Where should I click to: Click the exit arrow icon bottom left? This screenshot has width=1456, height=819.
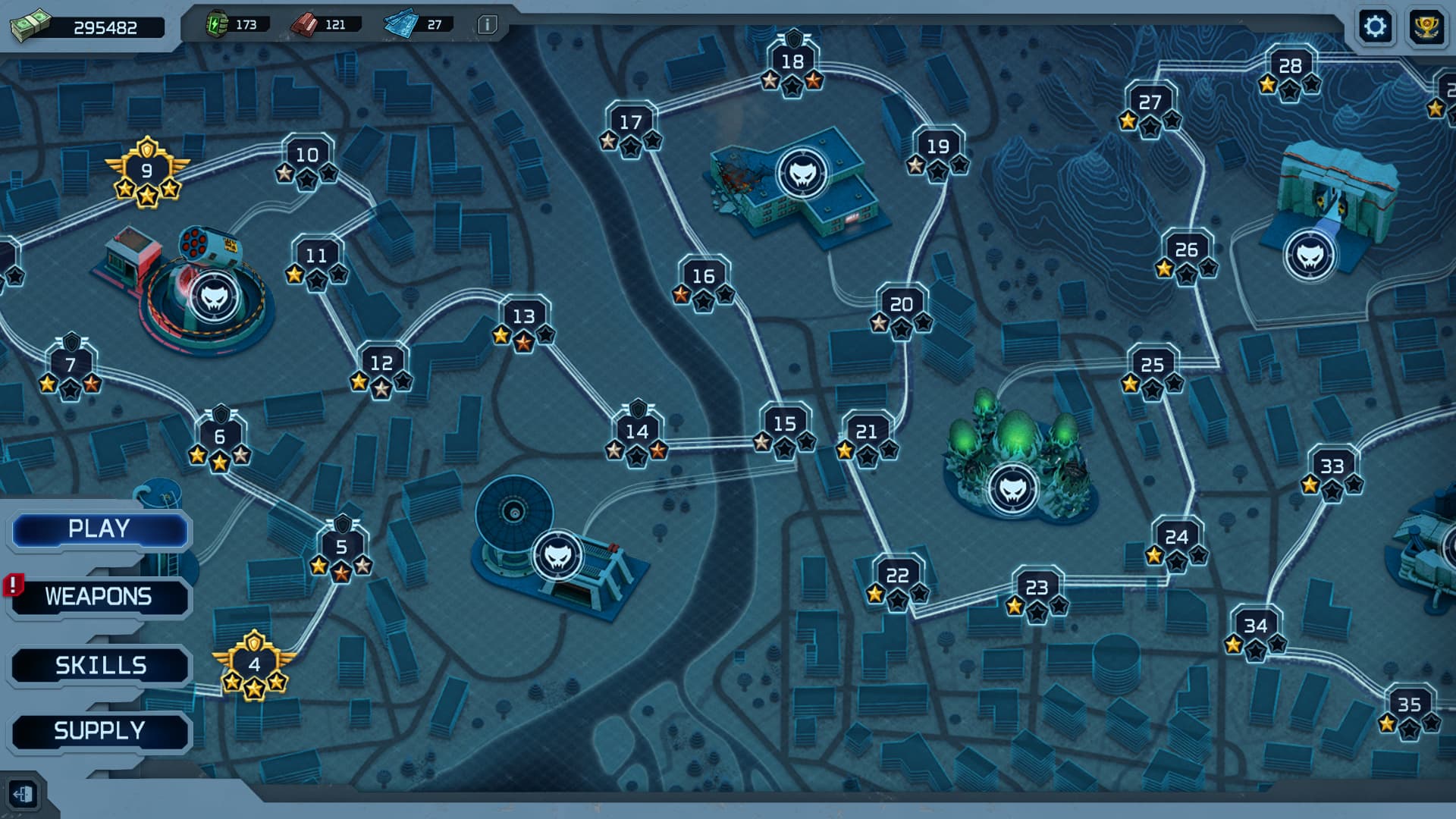tap(23, 795)
